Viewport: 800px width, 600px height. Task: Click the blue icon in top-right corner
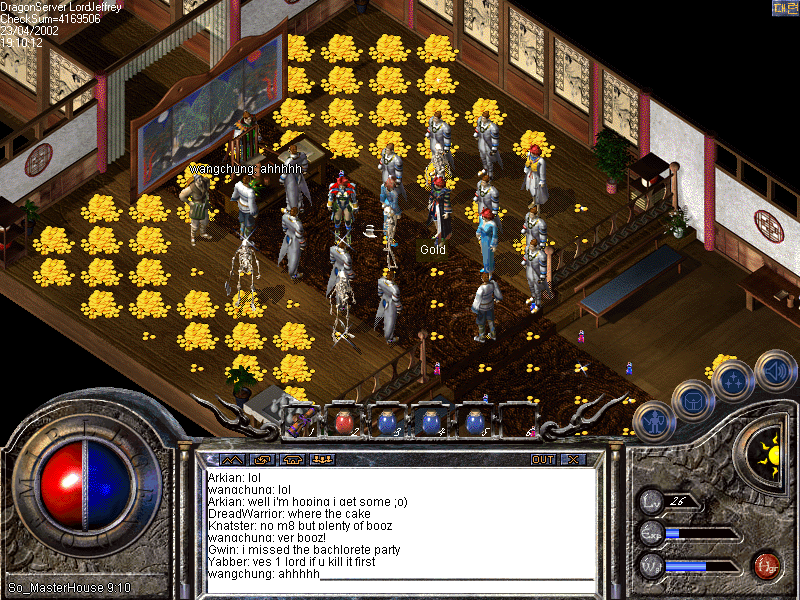pyautogui.click(x=783, y=8)
